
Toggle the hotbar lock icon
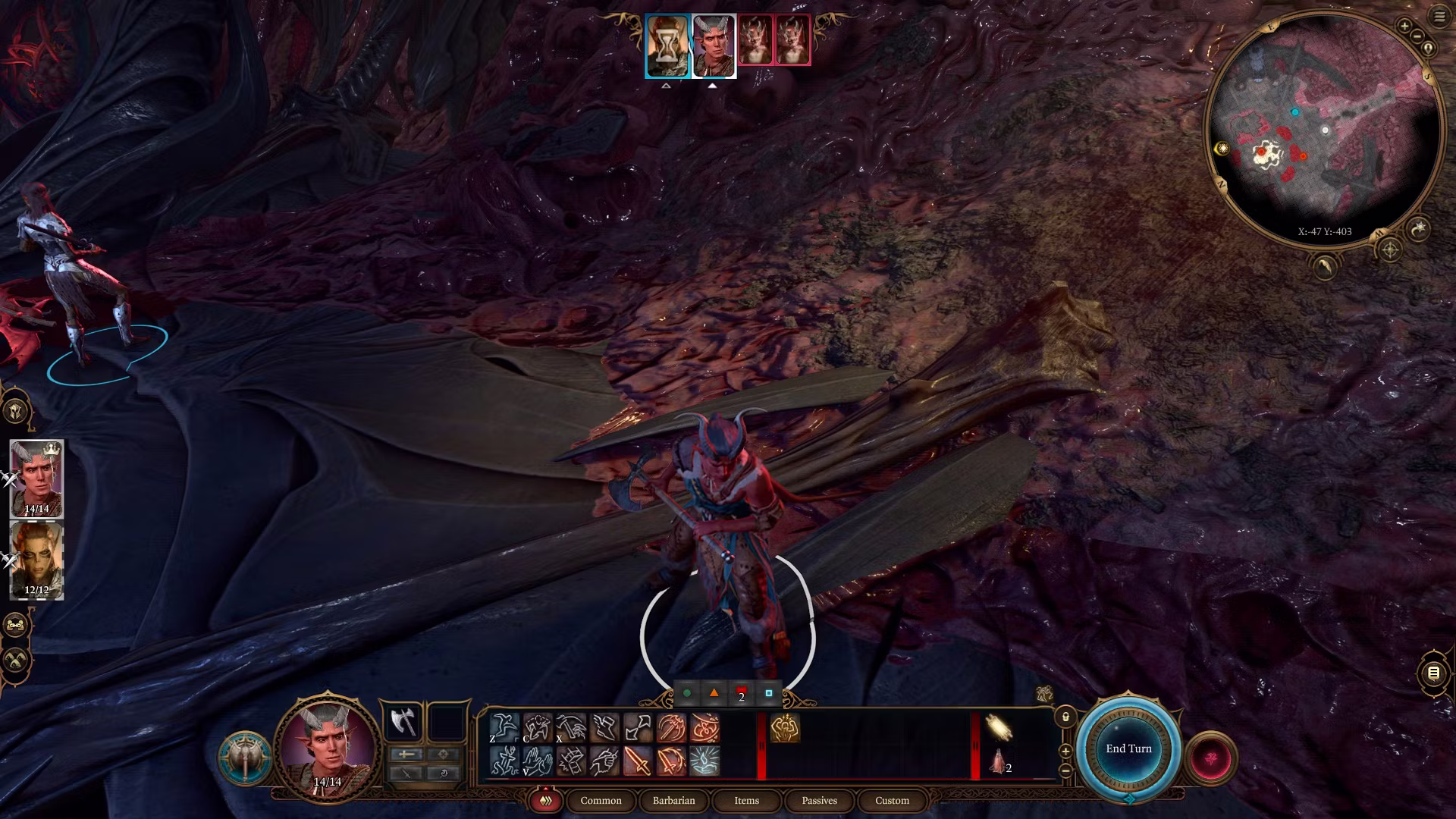(1065, 717)
